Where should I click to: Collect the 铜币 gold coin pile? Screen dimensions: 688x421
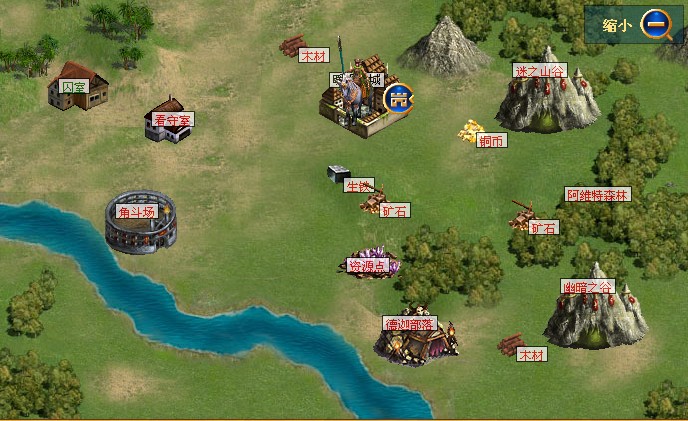pos(471,130)
